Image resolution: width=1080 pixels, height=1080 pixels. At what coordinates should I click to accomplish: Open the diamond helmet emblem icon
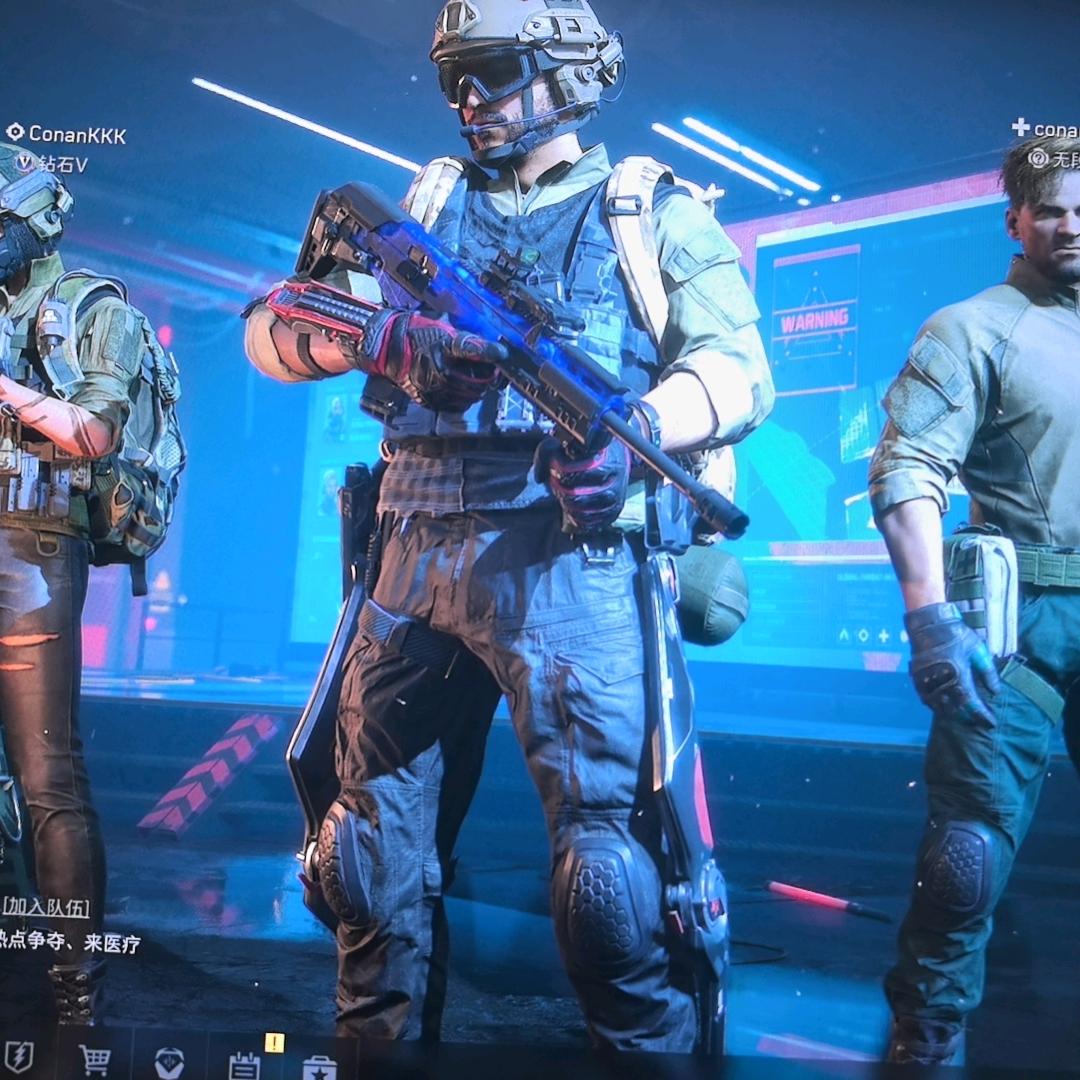[169, 1062]
